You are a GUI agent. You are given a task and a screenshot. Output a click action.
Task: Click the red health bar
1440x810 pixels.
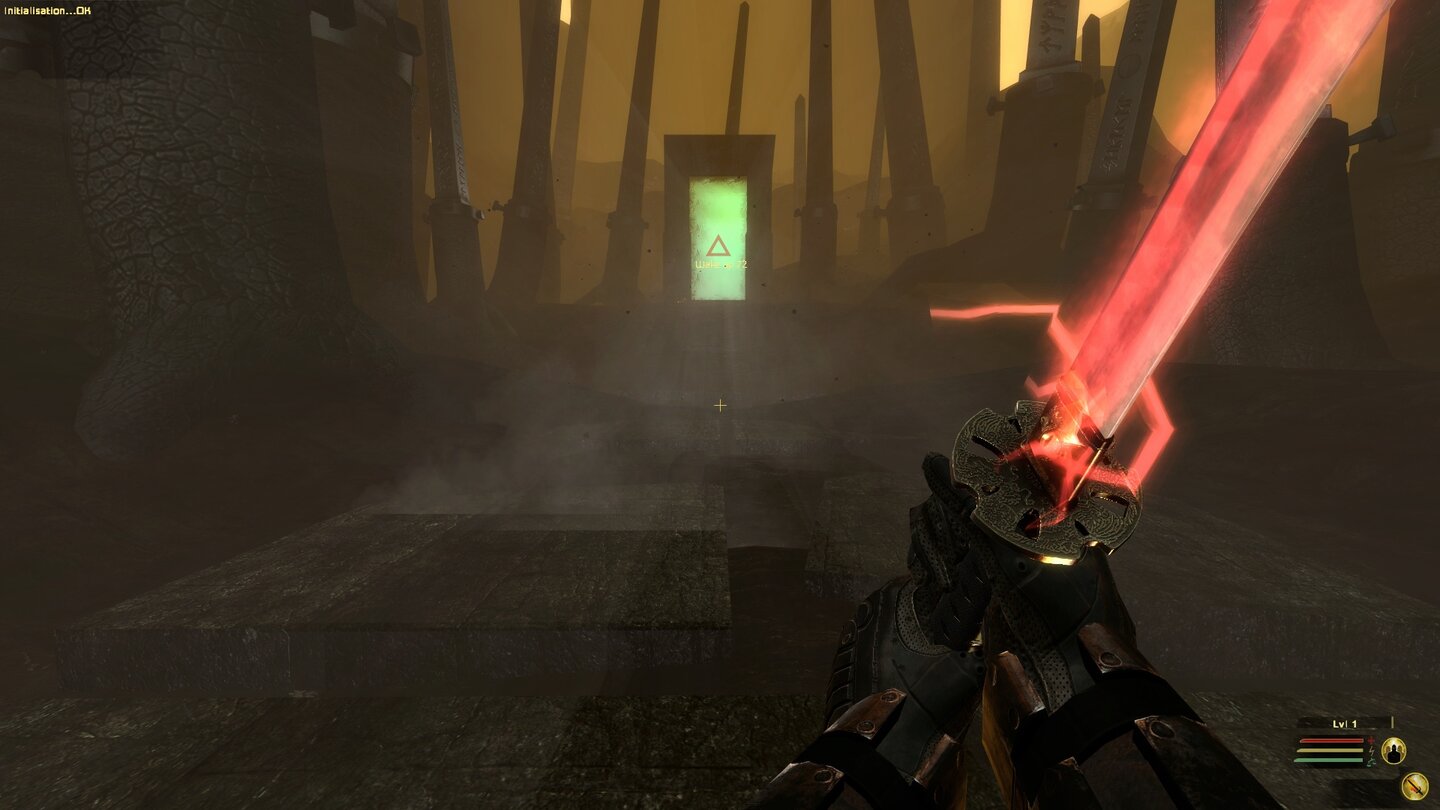coord(1332,740)
